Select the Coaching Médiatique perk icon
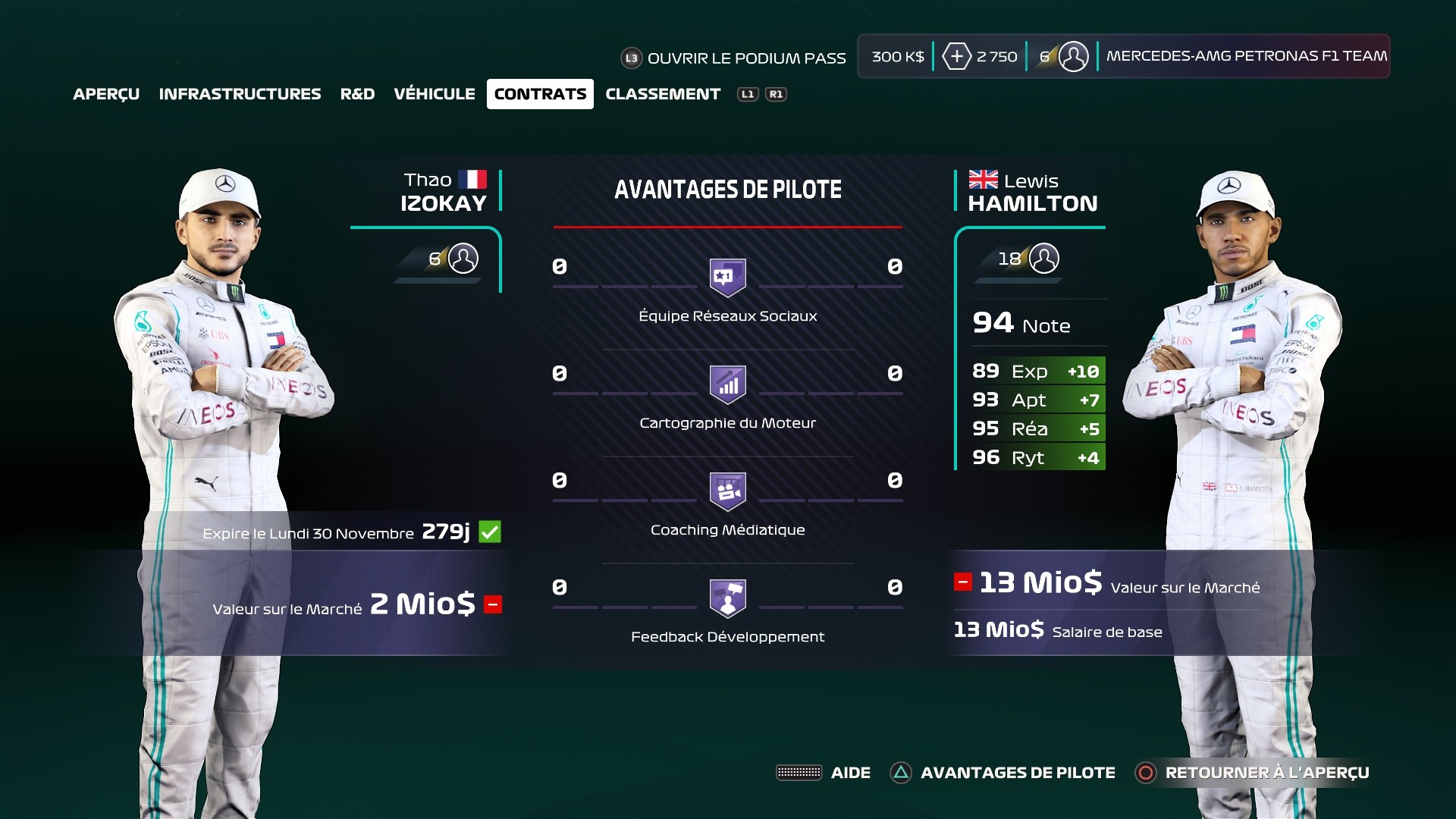The width and height of the screenshot is (1456, 819). pos(726,490)
